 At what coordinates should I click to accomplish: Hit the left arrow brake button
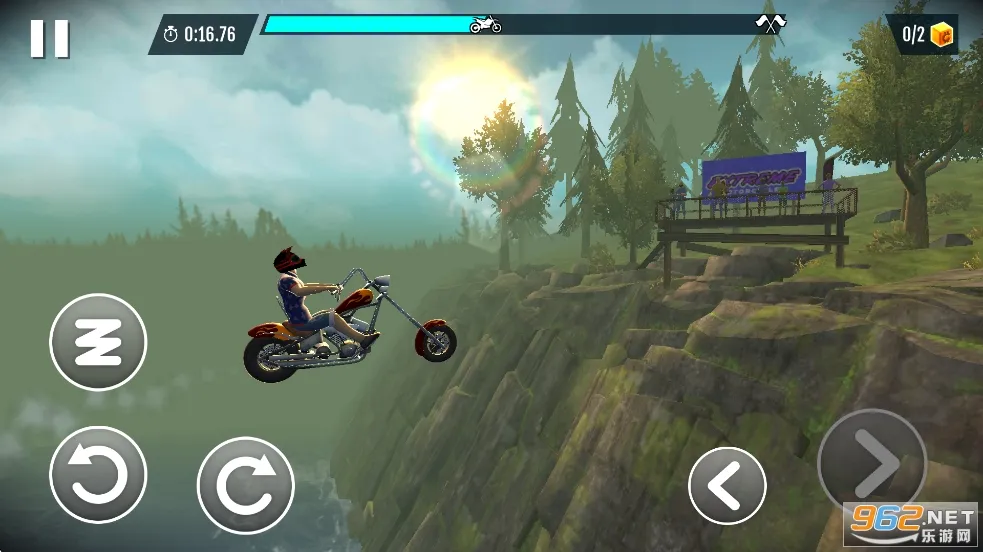click(727, 485)
